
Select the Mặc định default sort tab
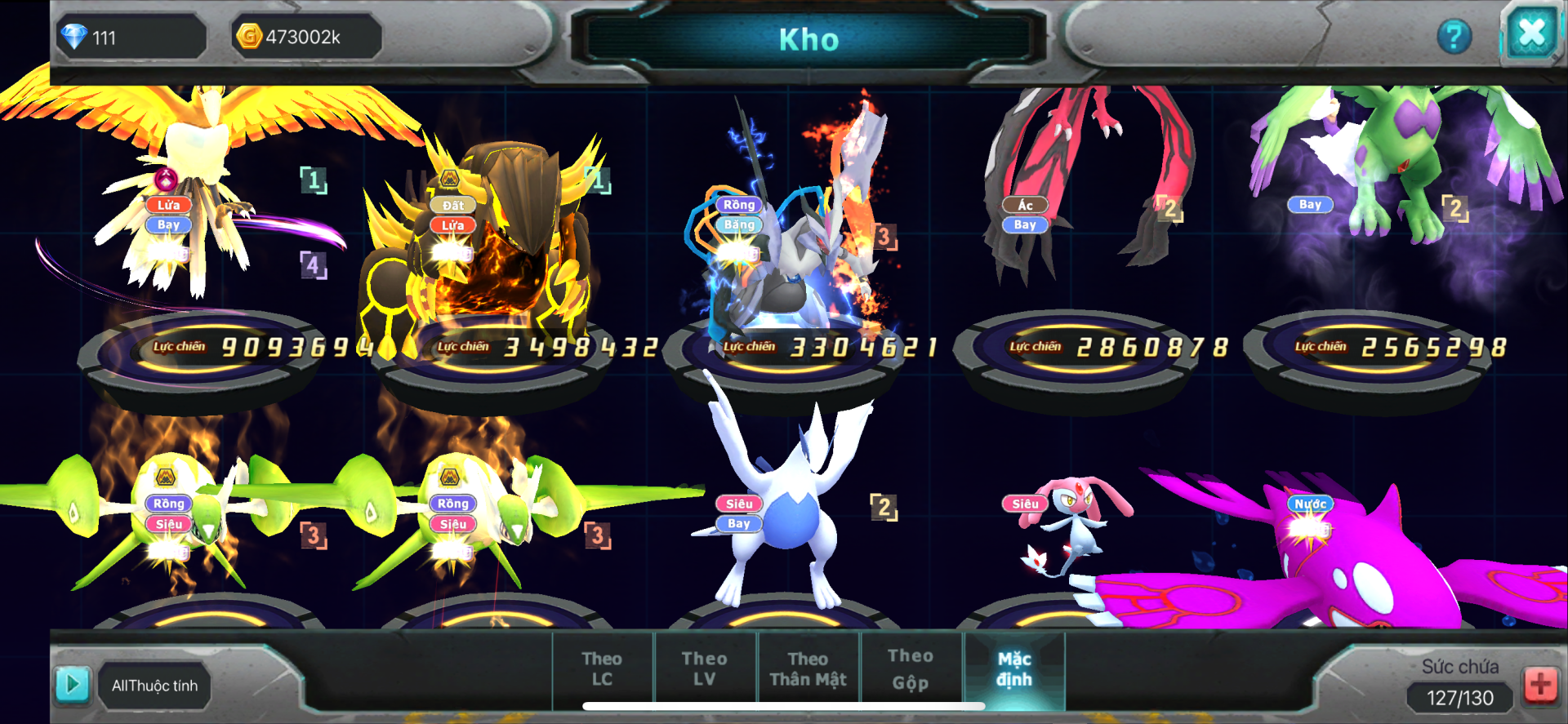(1014, 668)
